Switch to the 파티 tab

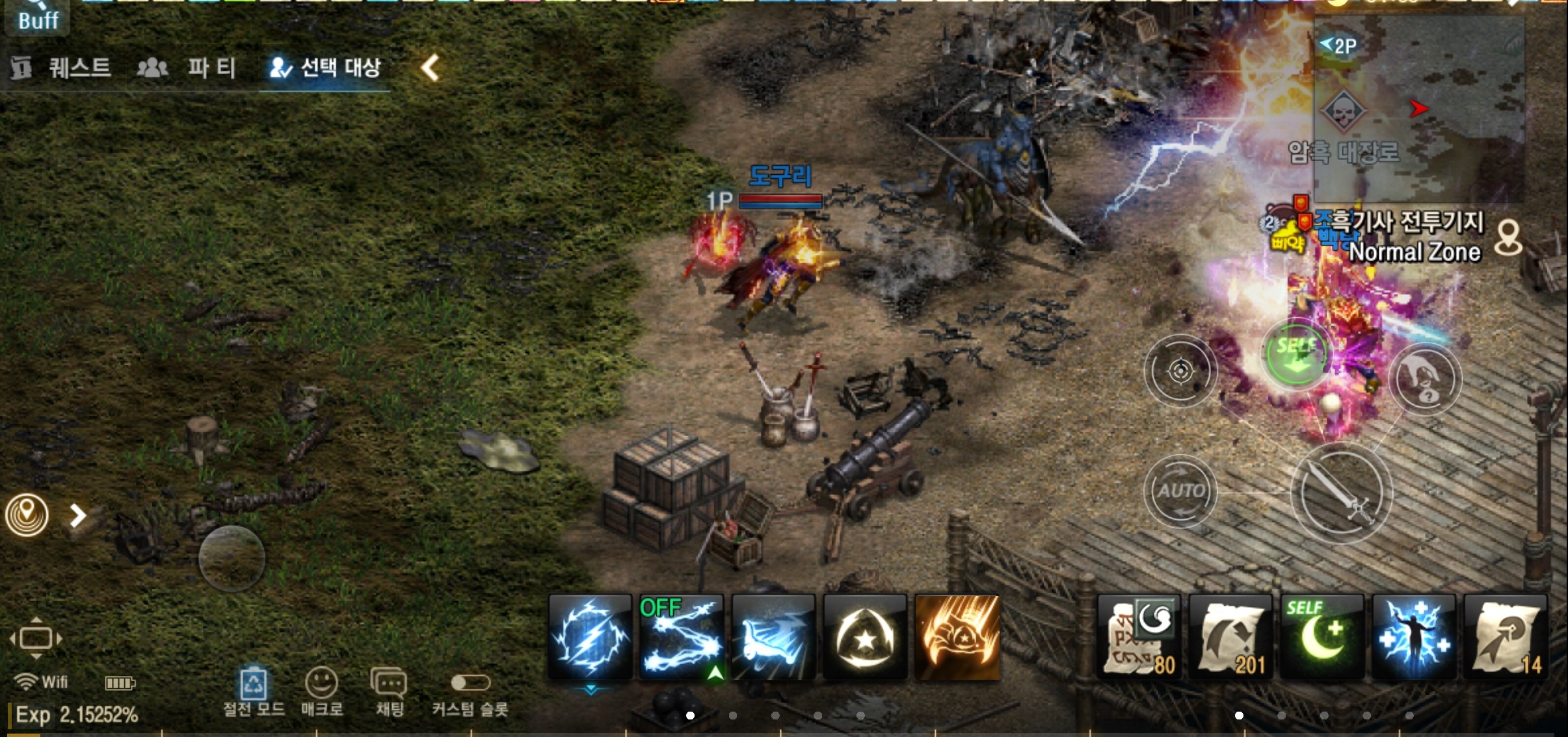click(187, 68)
